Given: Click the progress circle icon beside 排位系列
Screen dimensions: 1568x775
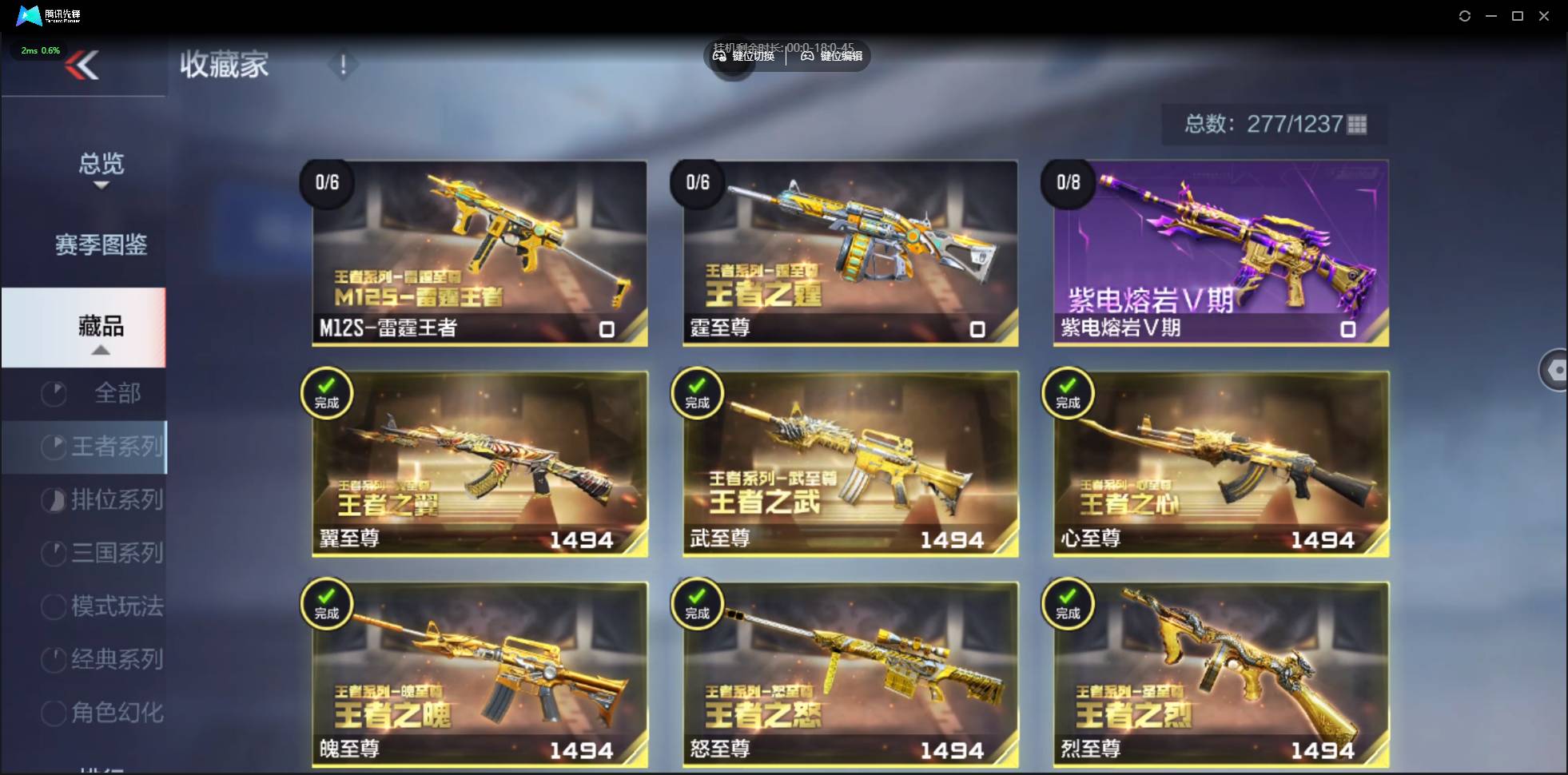Looking at the screenshot, I should coord(53,500).
